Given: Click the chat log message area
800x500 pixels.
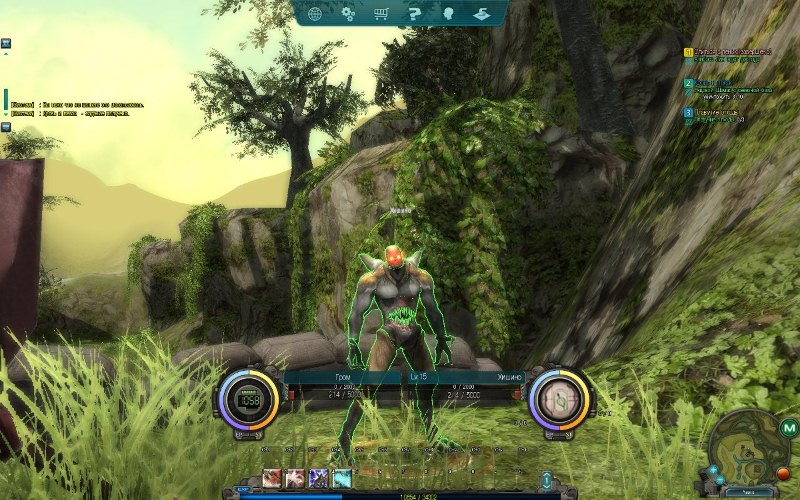Looking at the screenshot, I should coord(80,108).
